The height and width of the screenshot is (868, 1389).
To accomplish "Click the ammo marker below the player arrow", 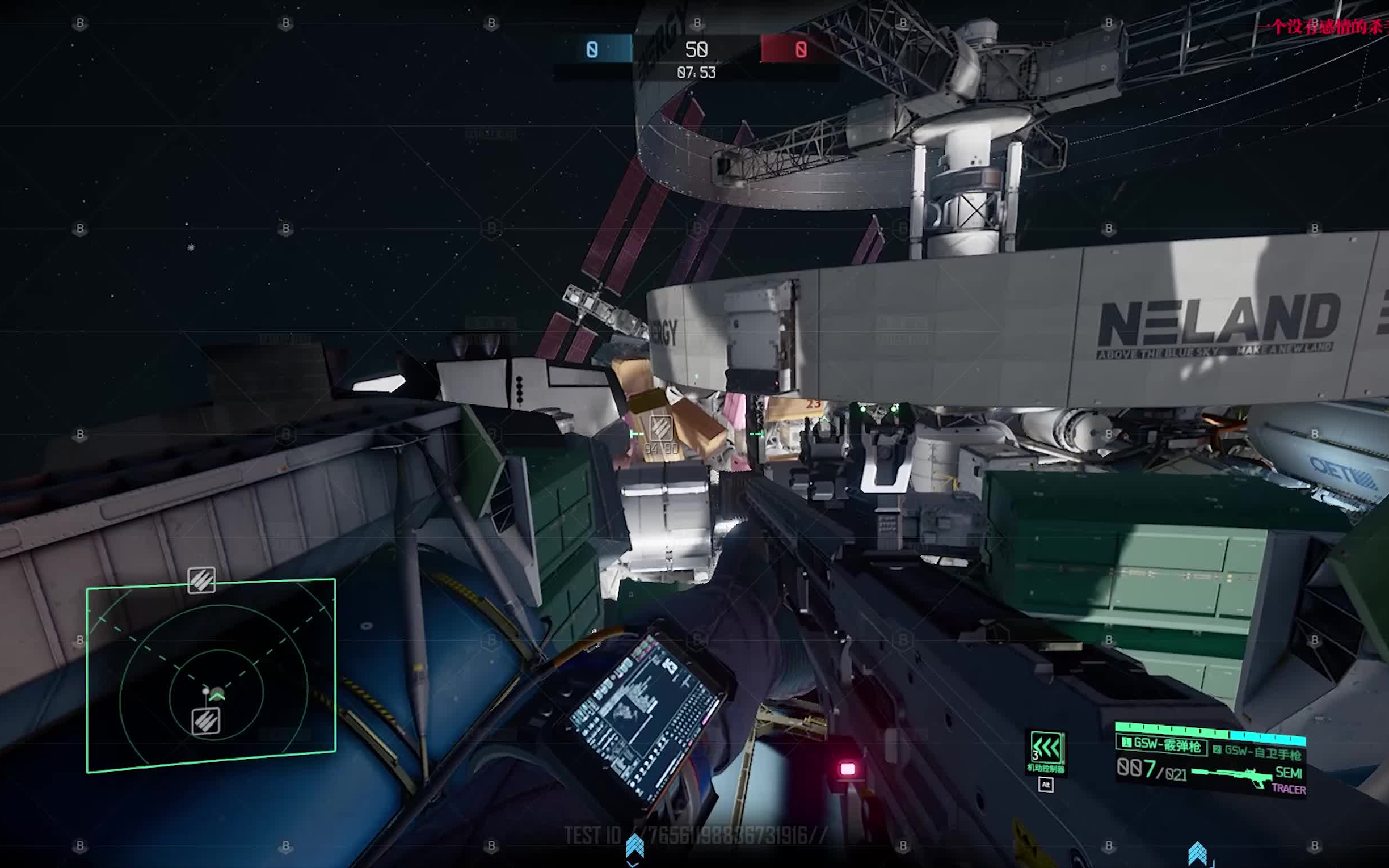I will tap(205, 721).
